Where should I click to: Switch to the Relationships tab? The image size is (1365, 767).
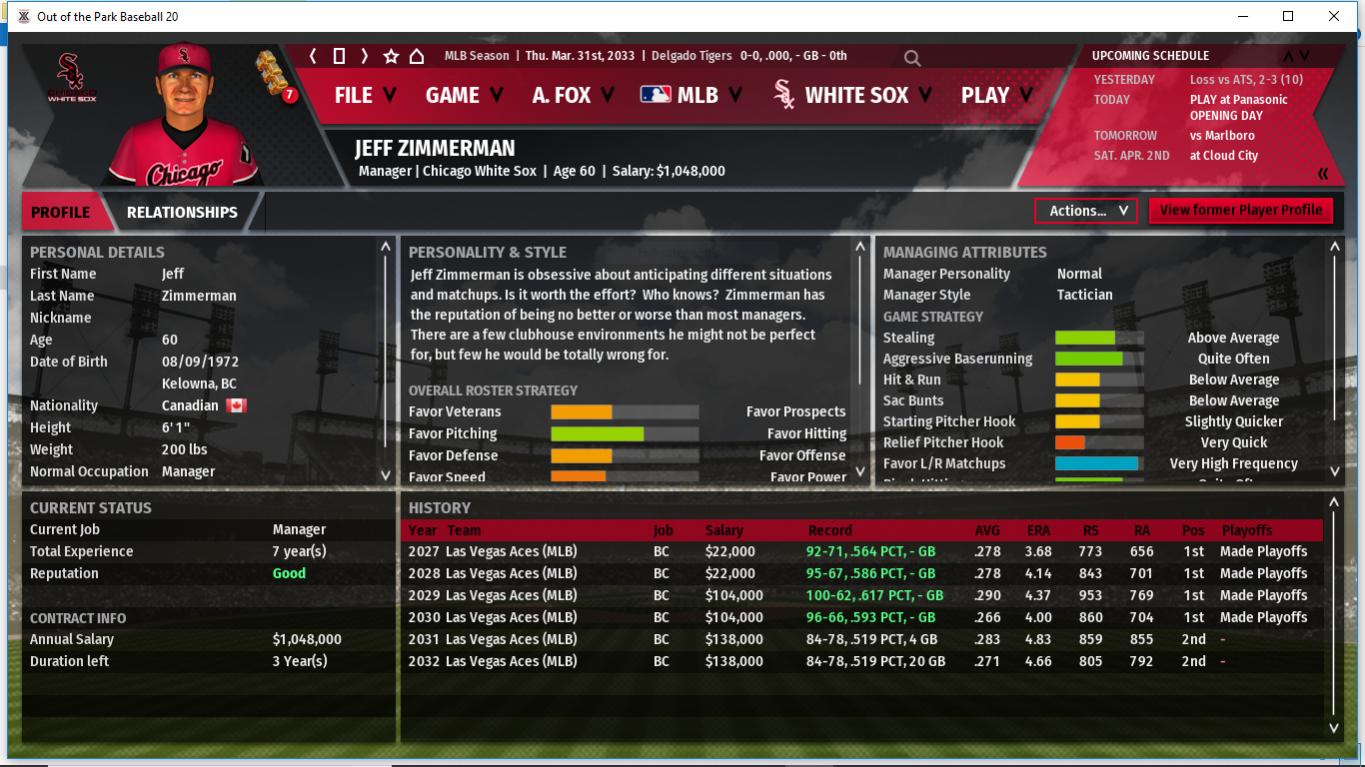point(182,212)
